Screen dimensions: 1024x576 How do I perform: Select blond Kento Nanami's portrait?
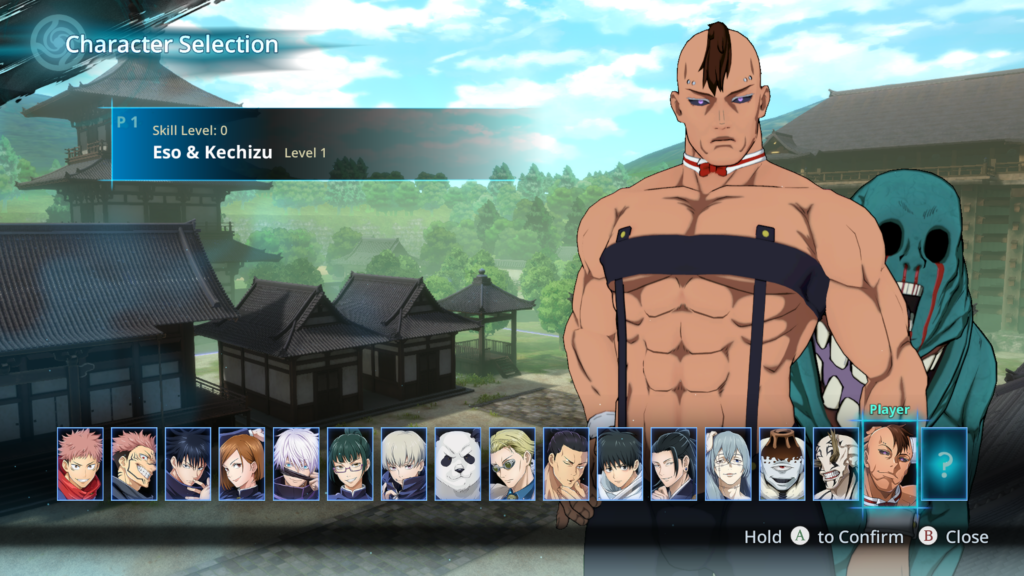click(x=513, y=464)
